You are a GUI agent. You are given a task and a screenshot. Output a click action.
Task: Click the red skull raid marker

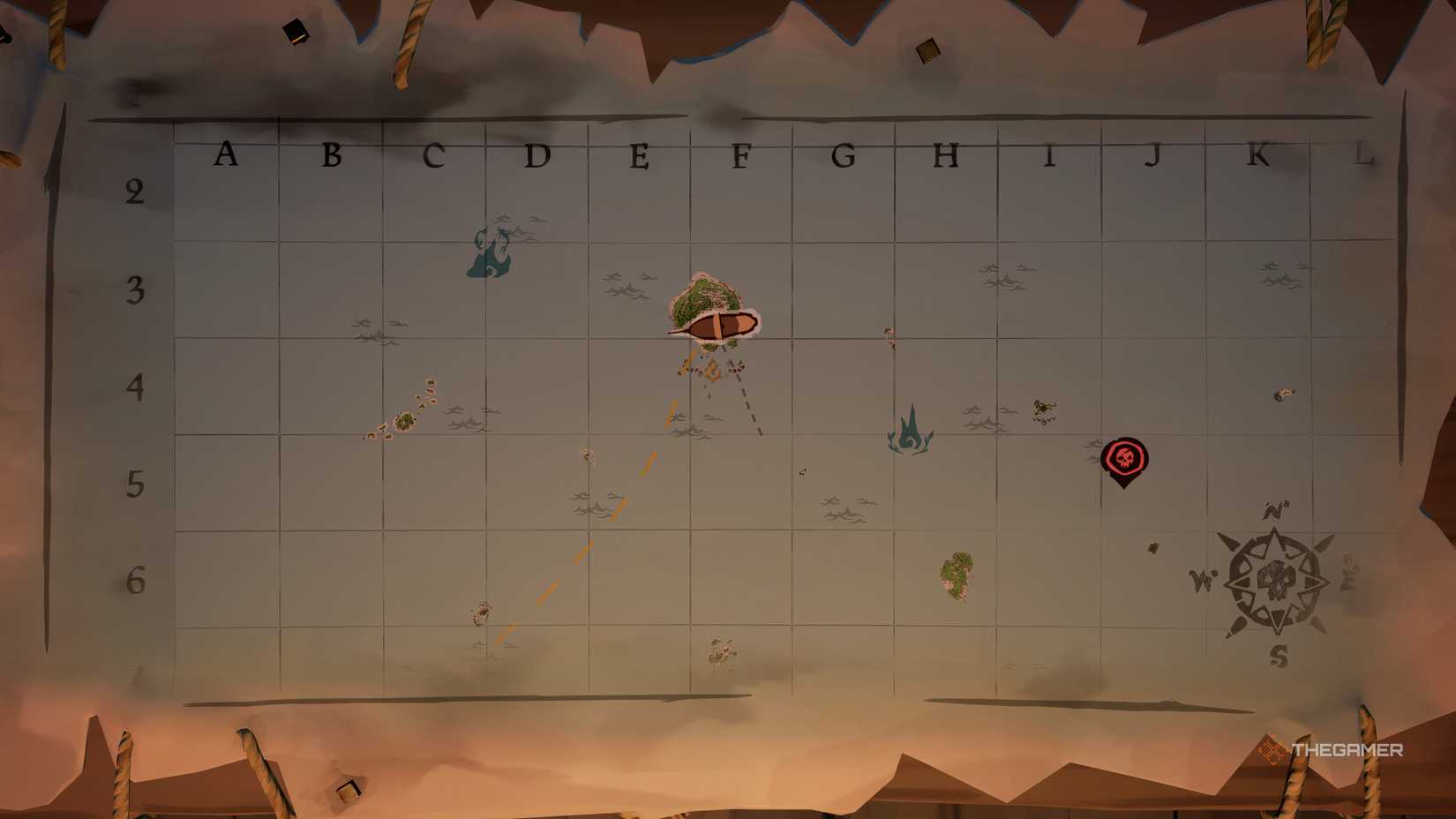click(x=1126, y=457)
